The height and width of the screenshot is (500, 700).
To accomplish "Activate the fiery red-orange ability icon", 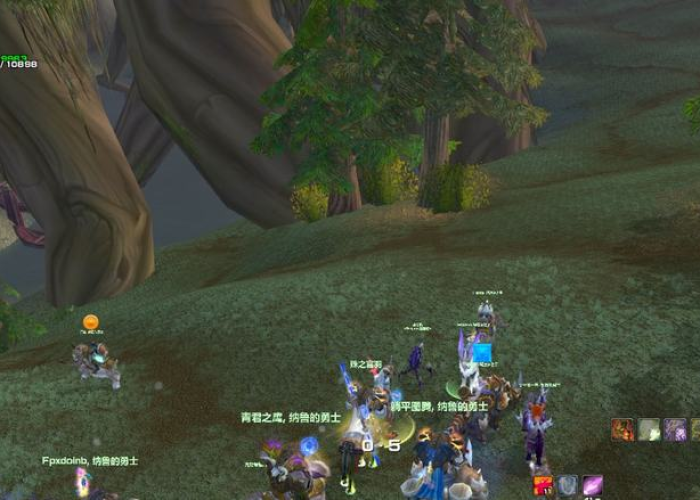I will click(x=623, y=429).
